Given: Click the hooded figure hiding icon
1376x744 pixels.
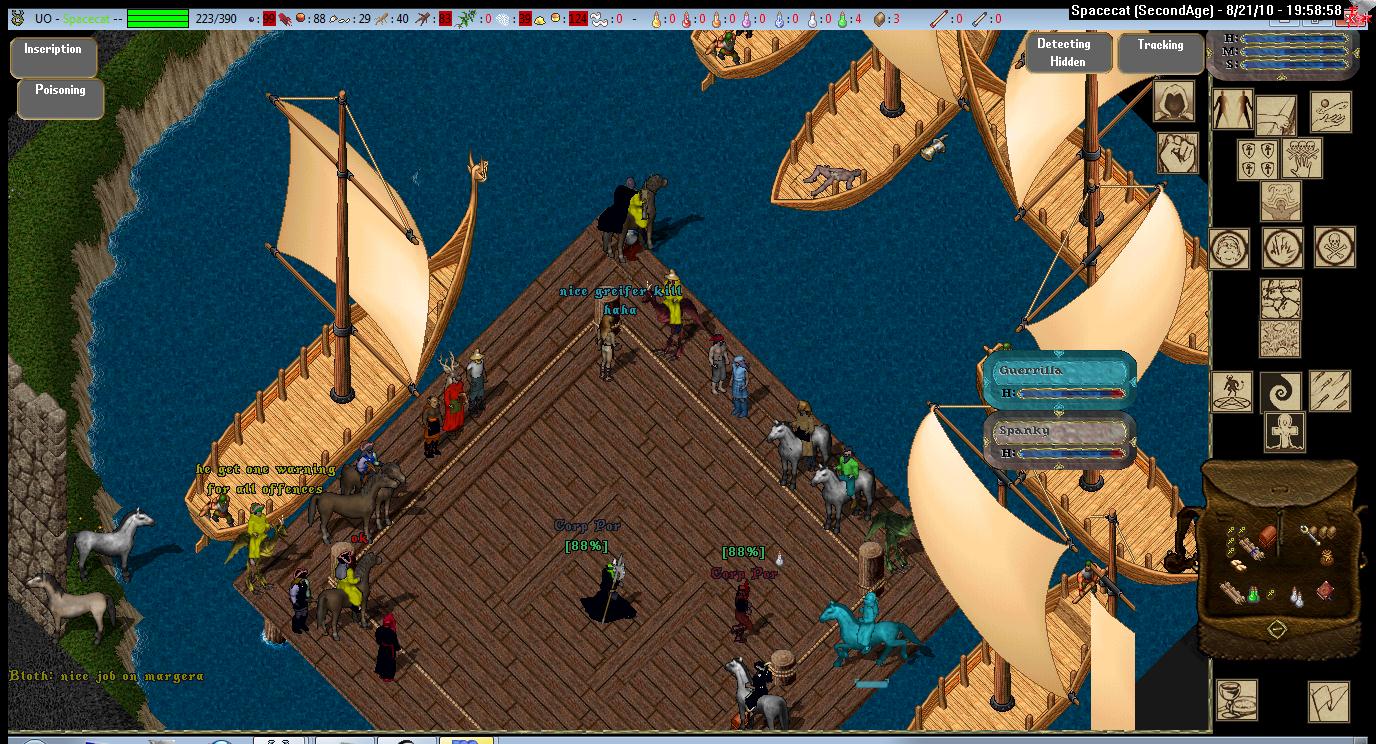Looking at the screenshot, I should [x=1176, y=100].
